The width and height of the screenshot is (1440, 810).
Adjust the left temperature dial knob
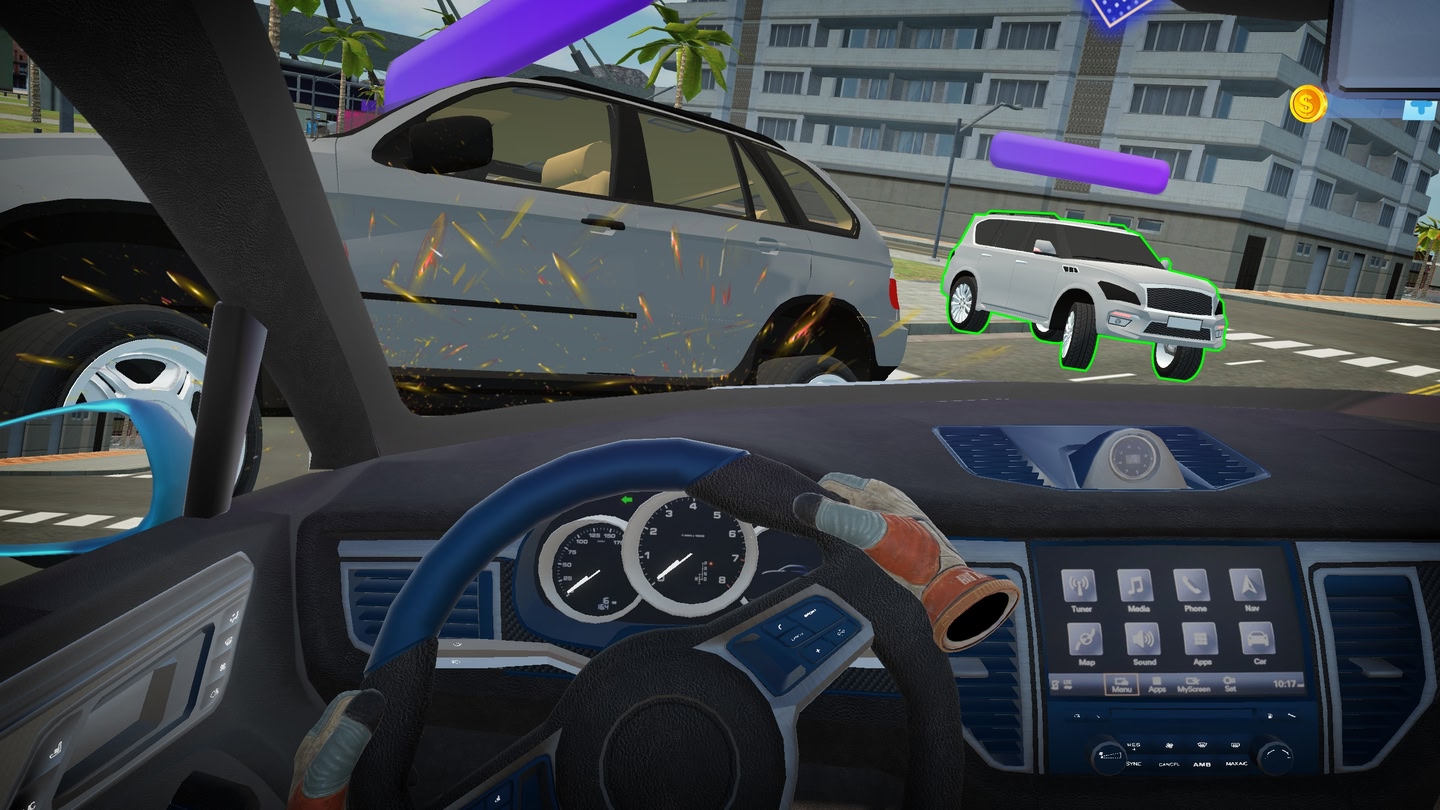(x=1109, y=757)
